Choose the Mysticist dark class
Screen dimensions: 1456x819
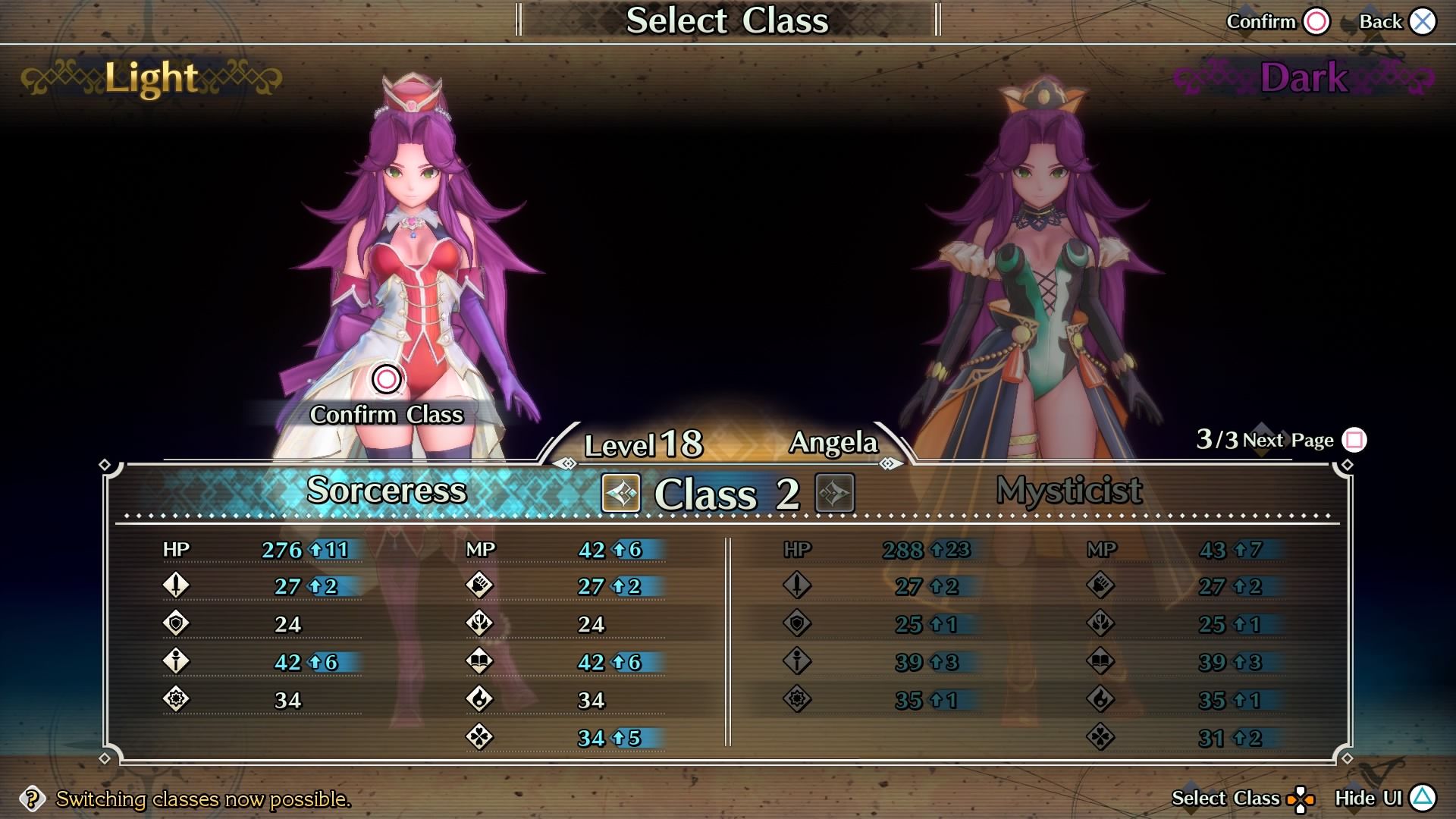(x=1068, y=491)
